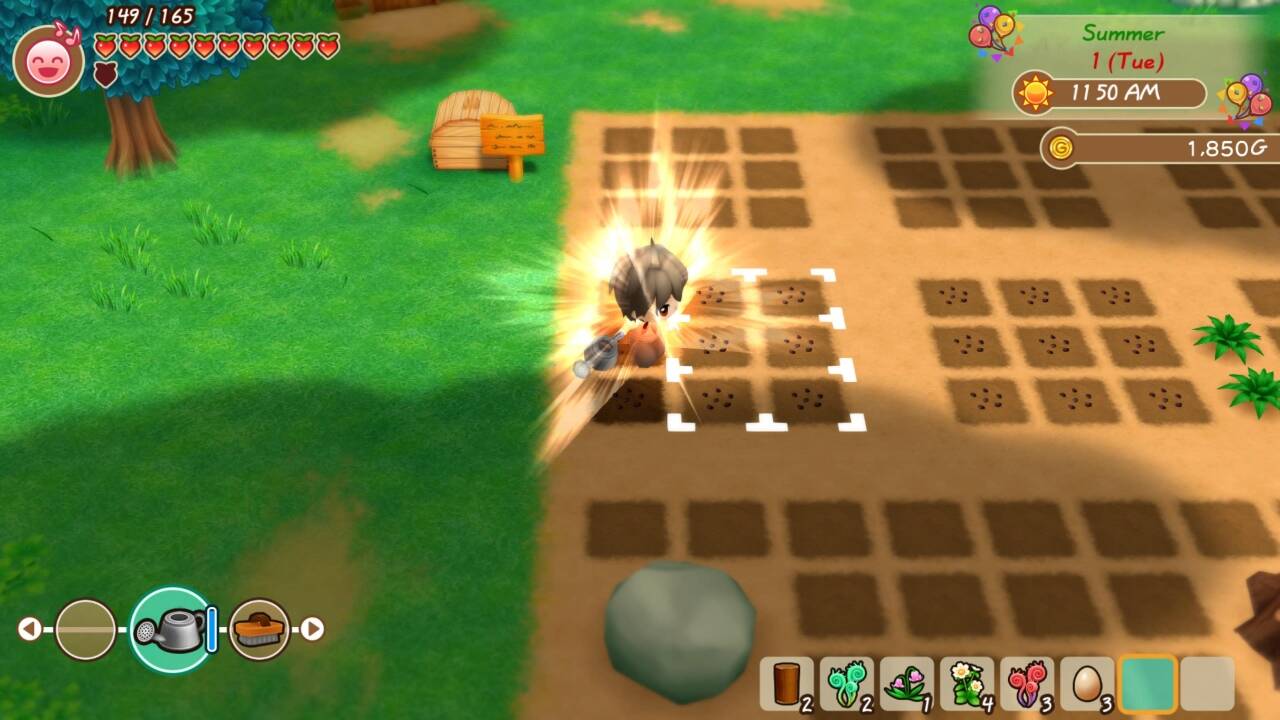The width and height of the screenshot is (1280, 720).
Task: Select the lumber log item slot
Action: [786, 683]
